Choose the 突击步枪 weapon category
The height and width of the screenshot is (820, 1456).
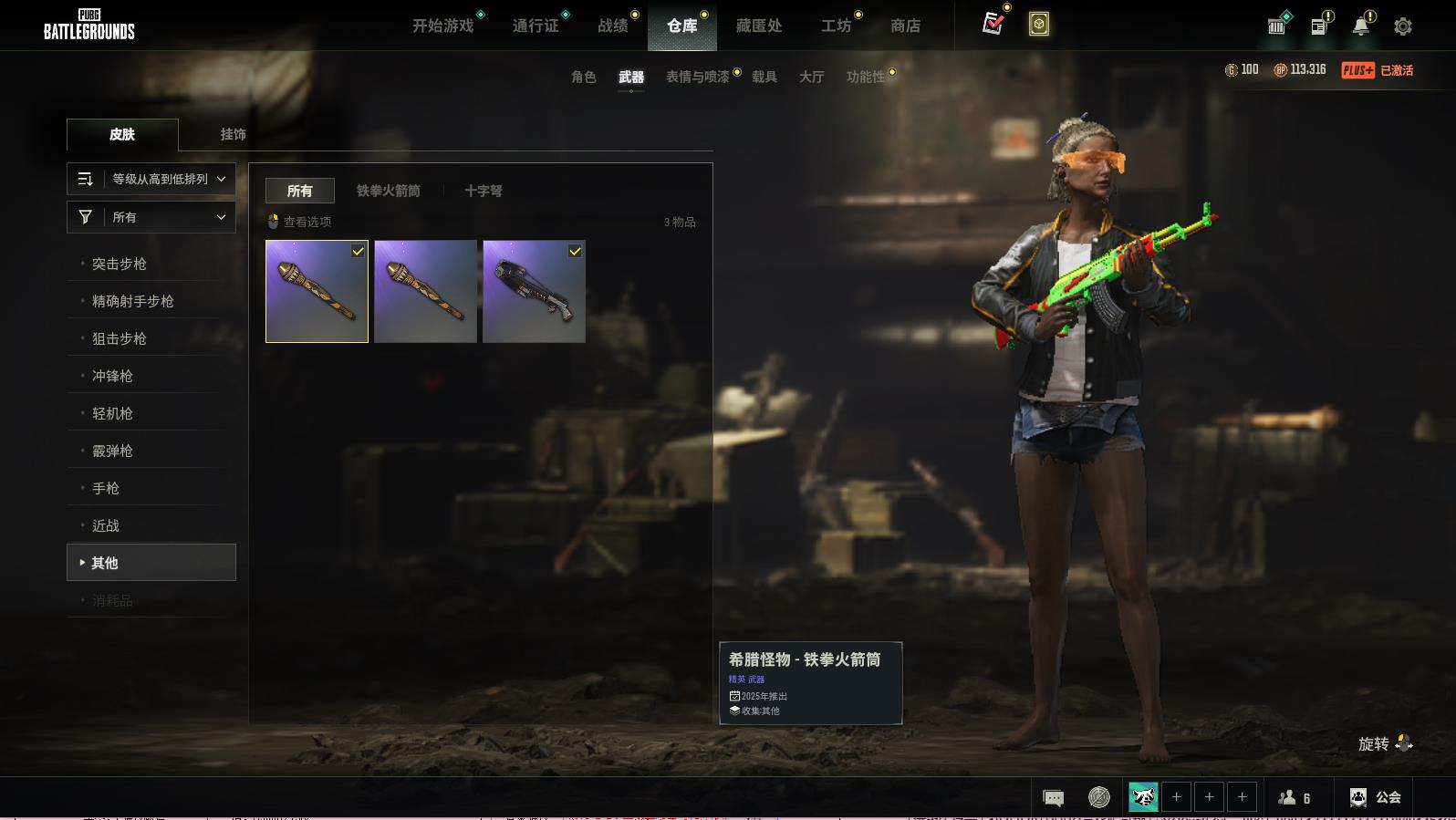(120, 264)
